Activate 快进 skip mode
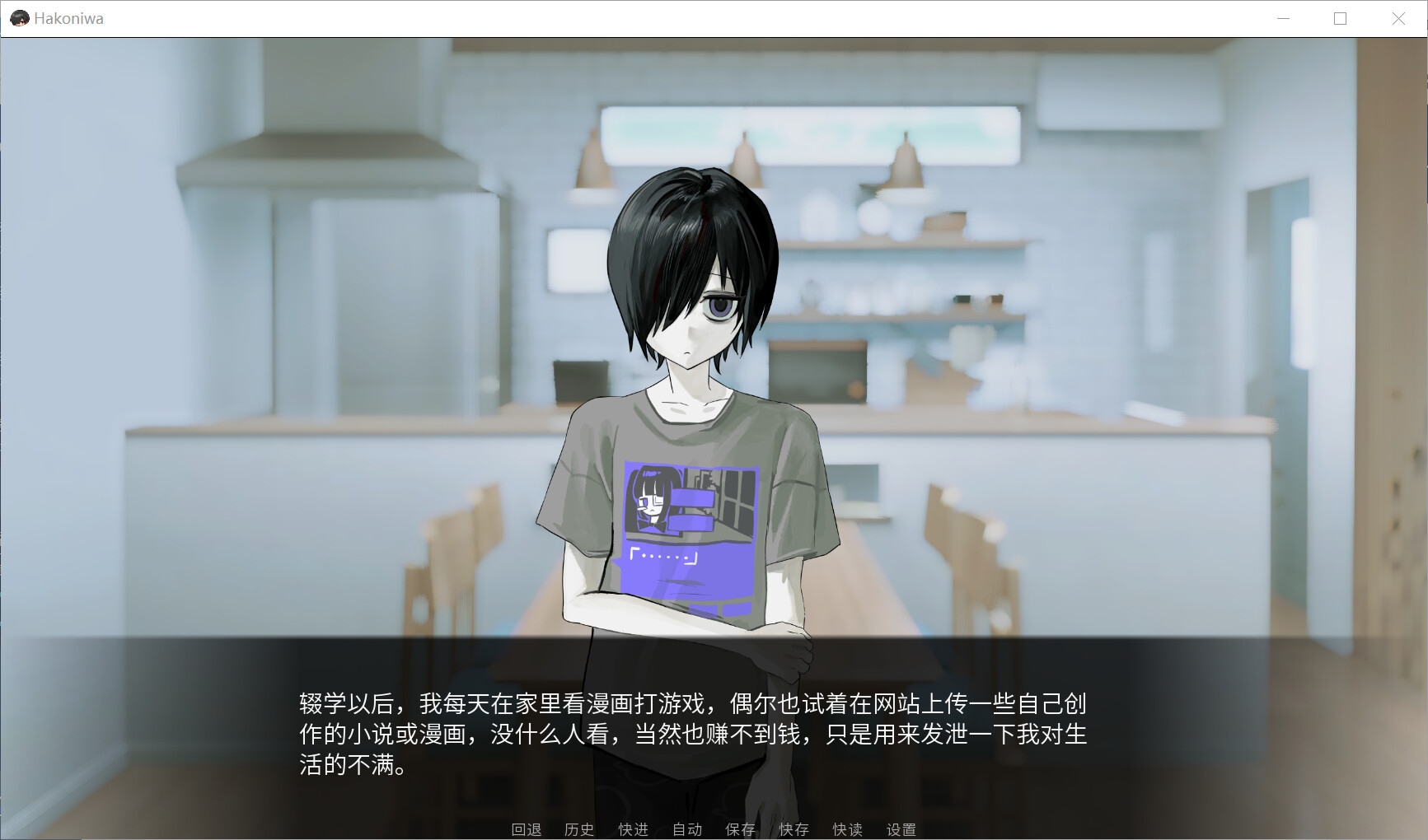The image size is (1428, 840). pyautogui.click(x=633, y=829)
